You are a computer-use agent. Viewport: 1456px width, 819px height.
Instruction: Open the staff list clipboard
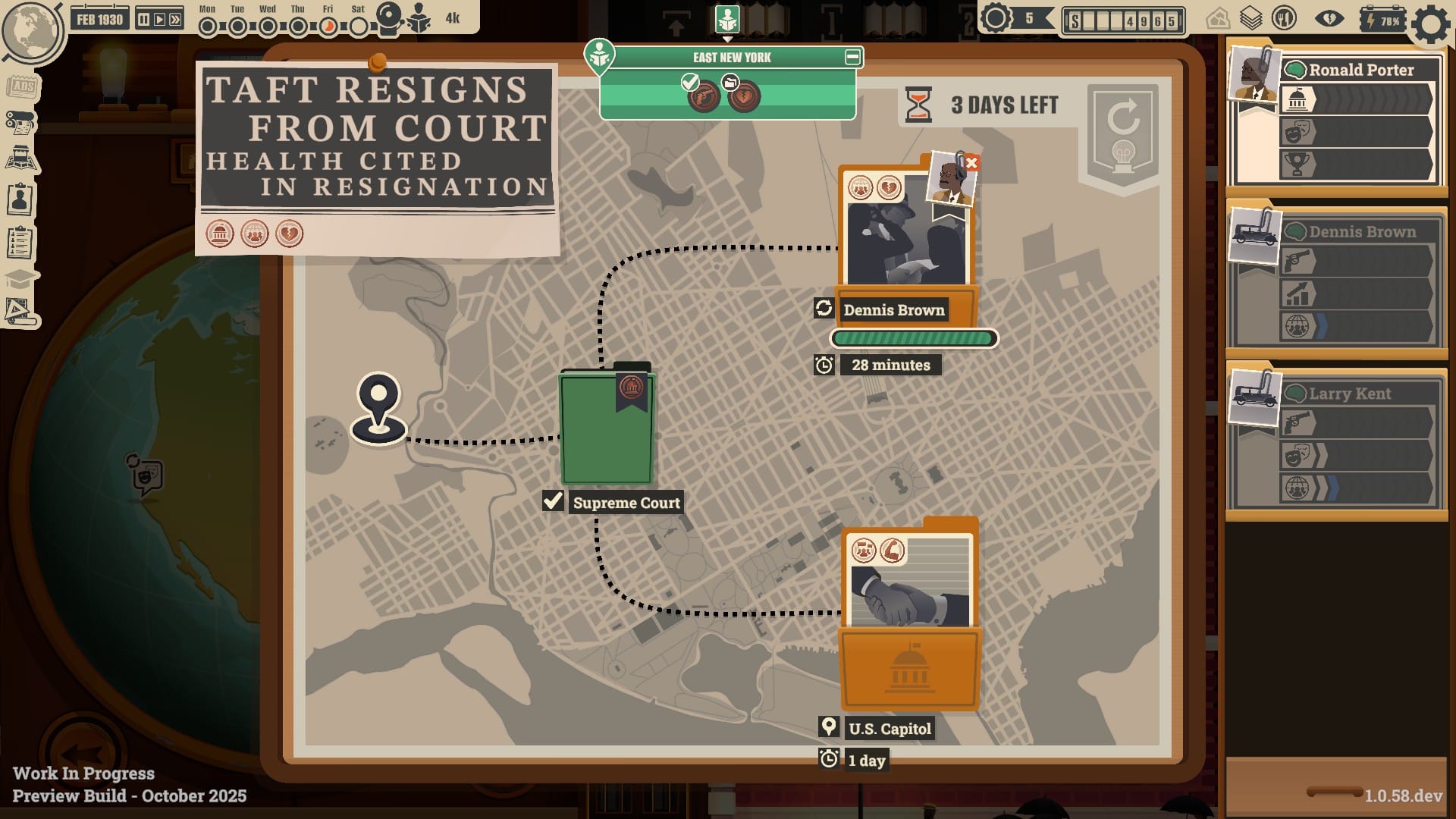pyautogui.click(x=20, y=243)
